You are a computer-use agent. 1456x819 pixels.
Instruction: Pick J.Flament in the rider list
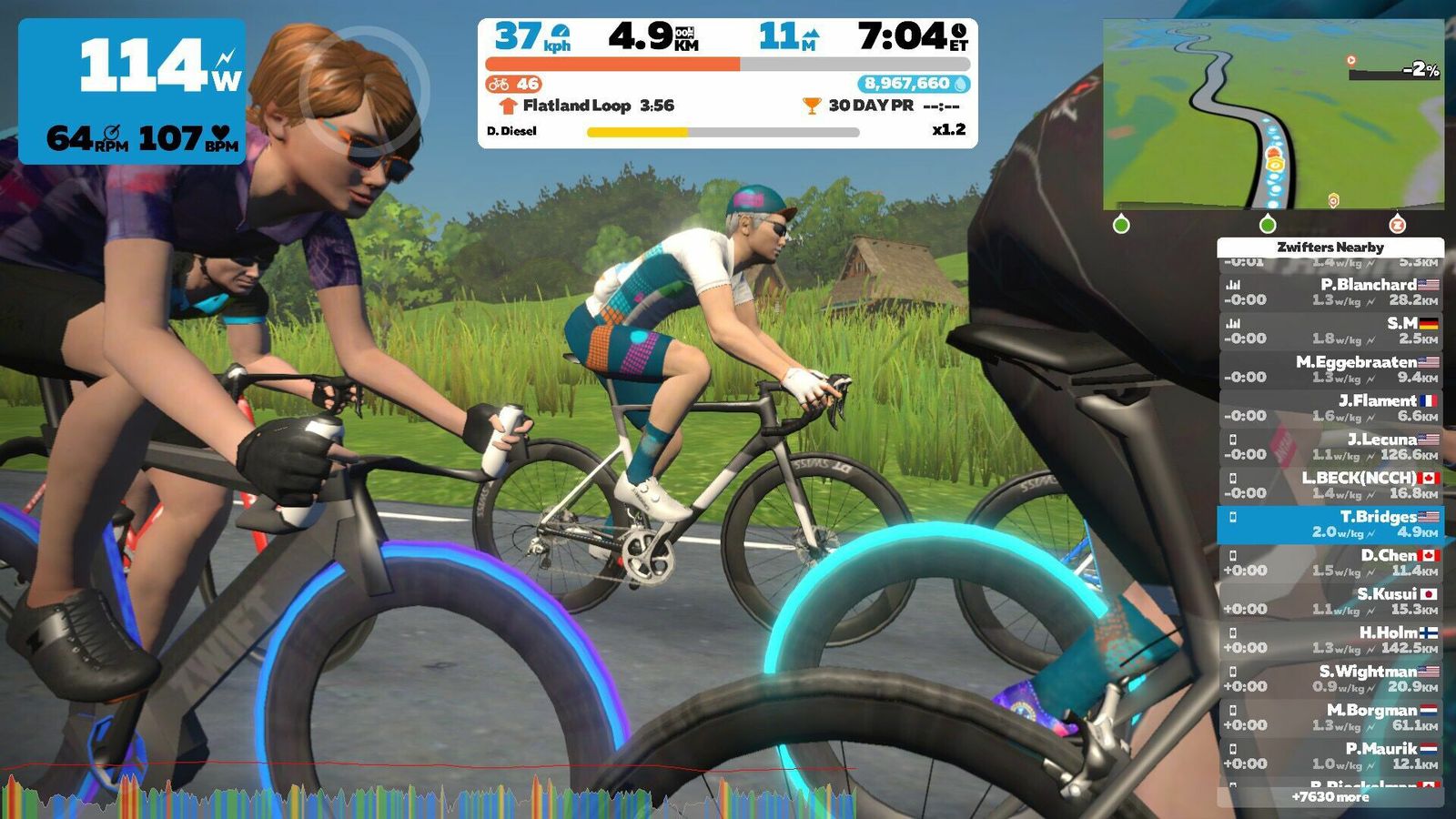1330,408
